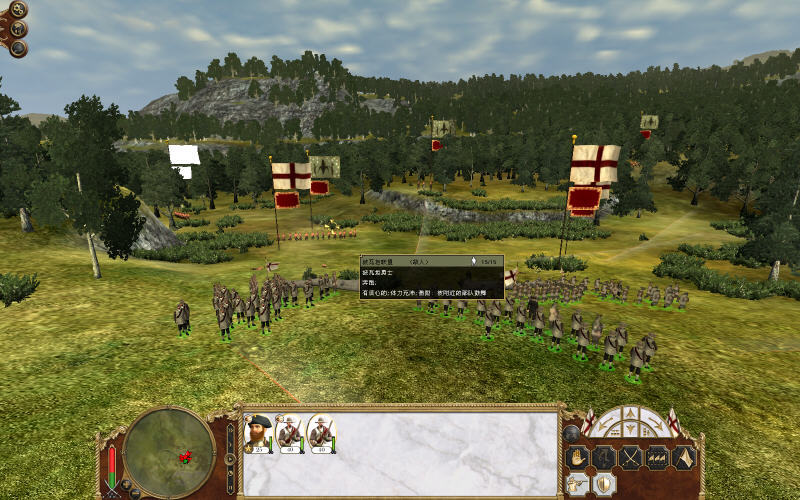Click the rotate left arrow control
Viewport: 800px width, 500px height.
[606, 422]
